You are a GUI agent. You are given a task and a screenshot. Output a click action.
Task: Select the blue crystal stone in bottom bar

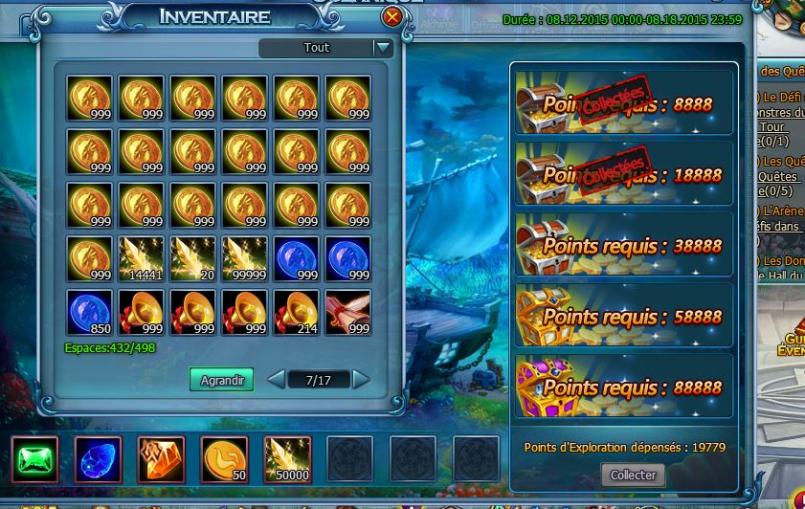(x=98, y=460)
